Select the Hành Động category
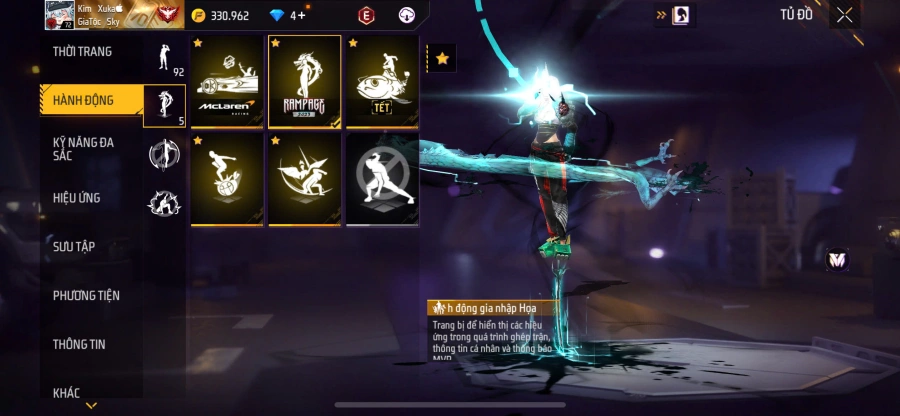Screen dimensions: 900x416 point(84,100)
